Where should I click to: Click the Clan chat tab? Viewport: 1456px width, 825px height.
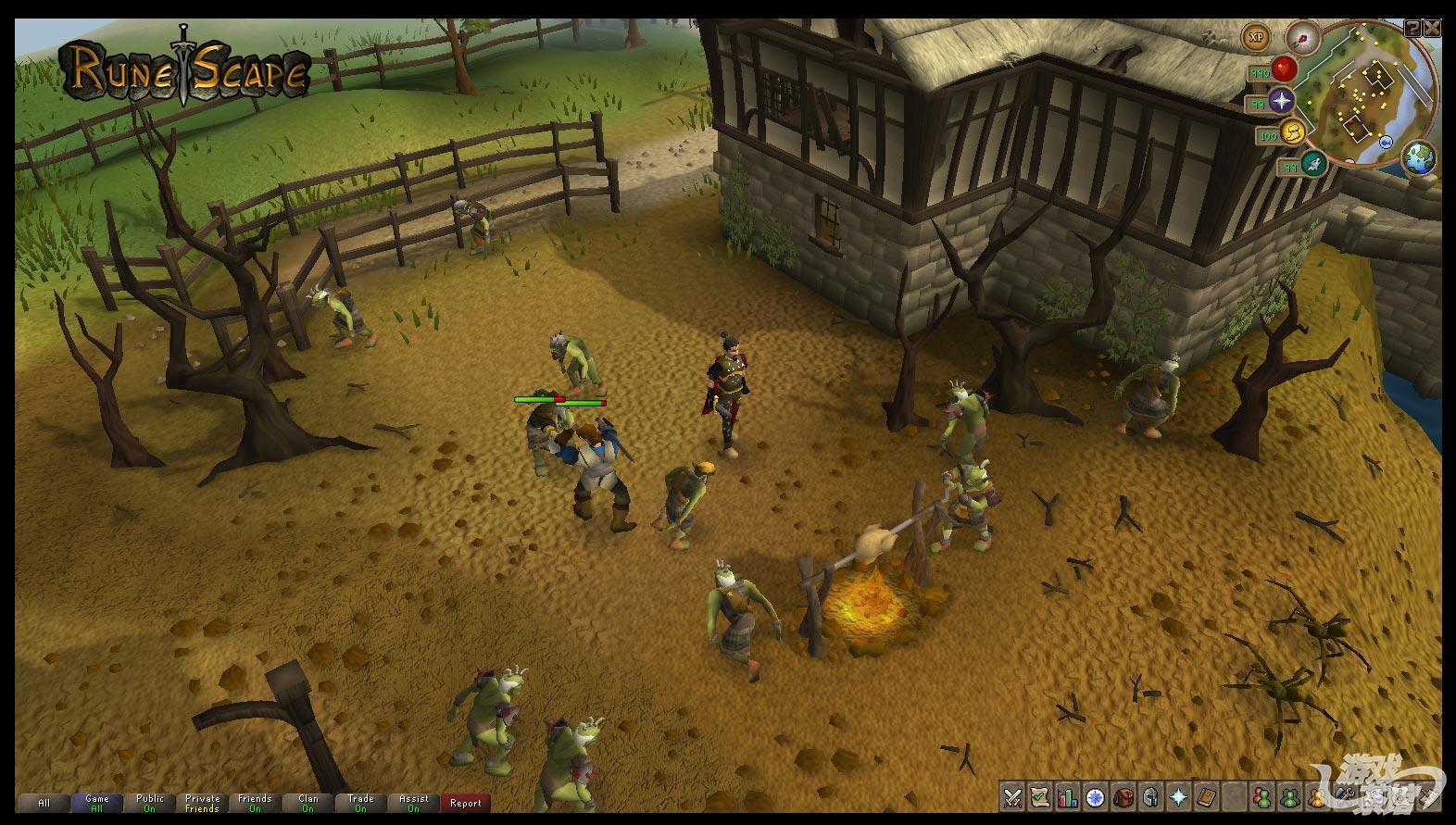point(308,803)
